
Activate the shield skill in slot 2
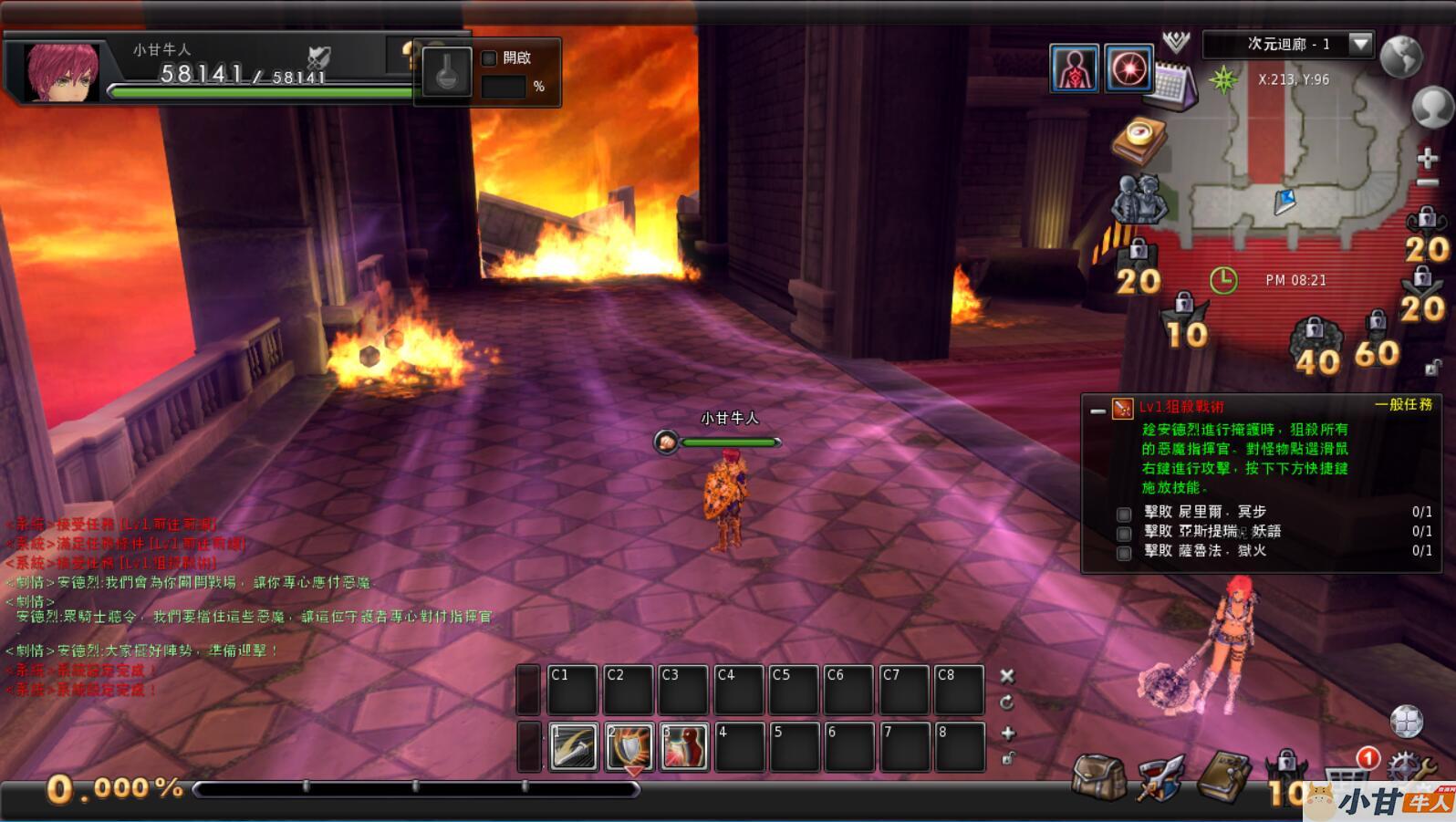pos(629,747)
